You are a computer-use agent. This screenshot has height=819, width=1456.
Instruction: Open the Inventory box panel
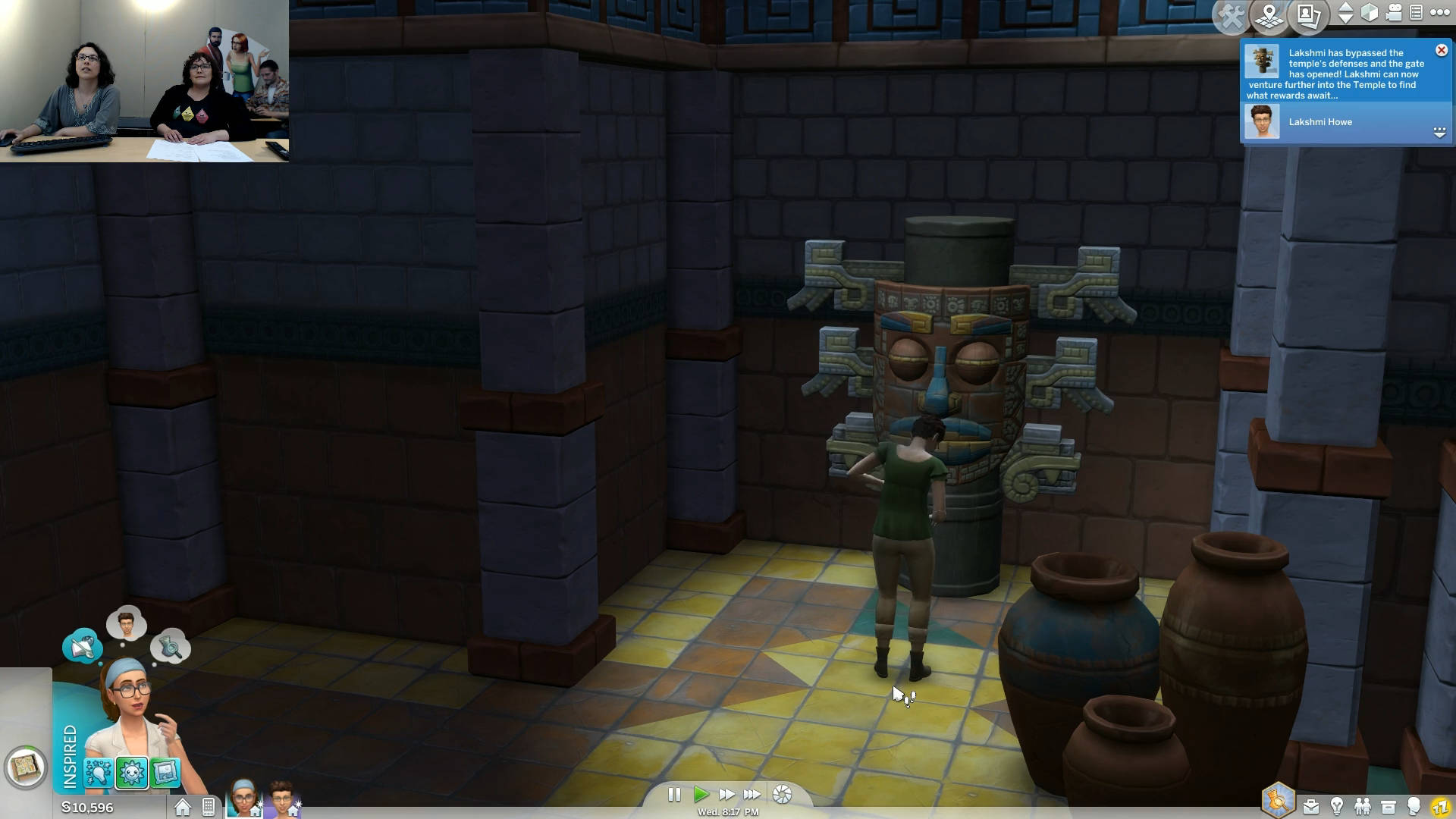pos(1389,807)
